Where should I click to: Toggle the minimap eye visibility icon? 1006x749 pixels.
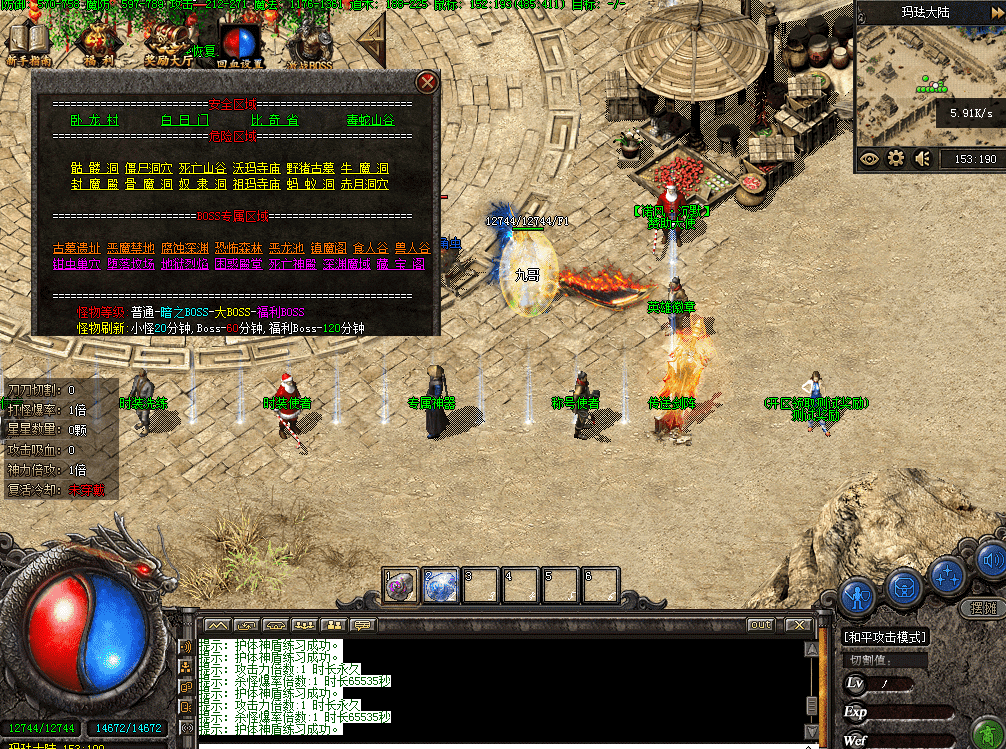click(x=869, y=158)
